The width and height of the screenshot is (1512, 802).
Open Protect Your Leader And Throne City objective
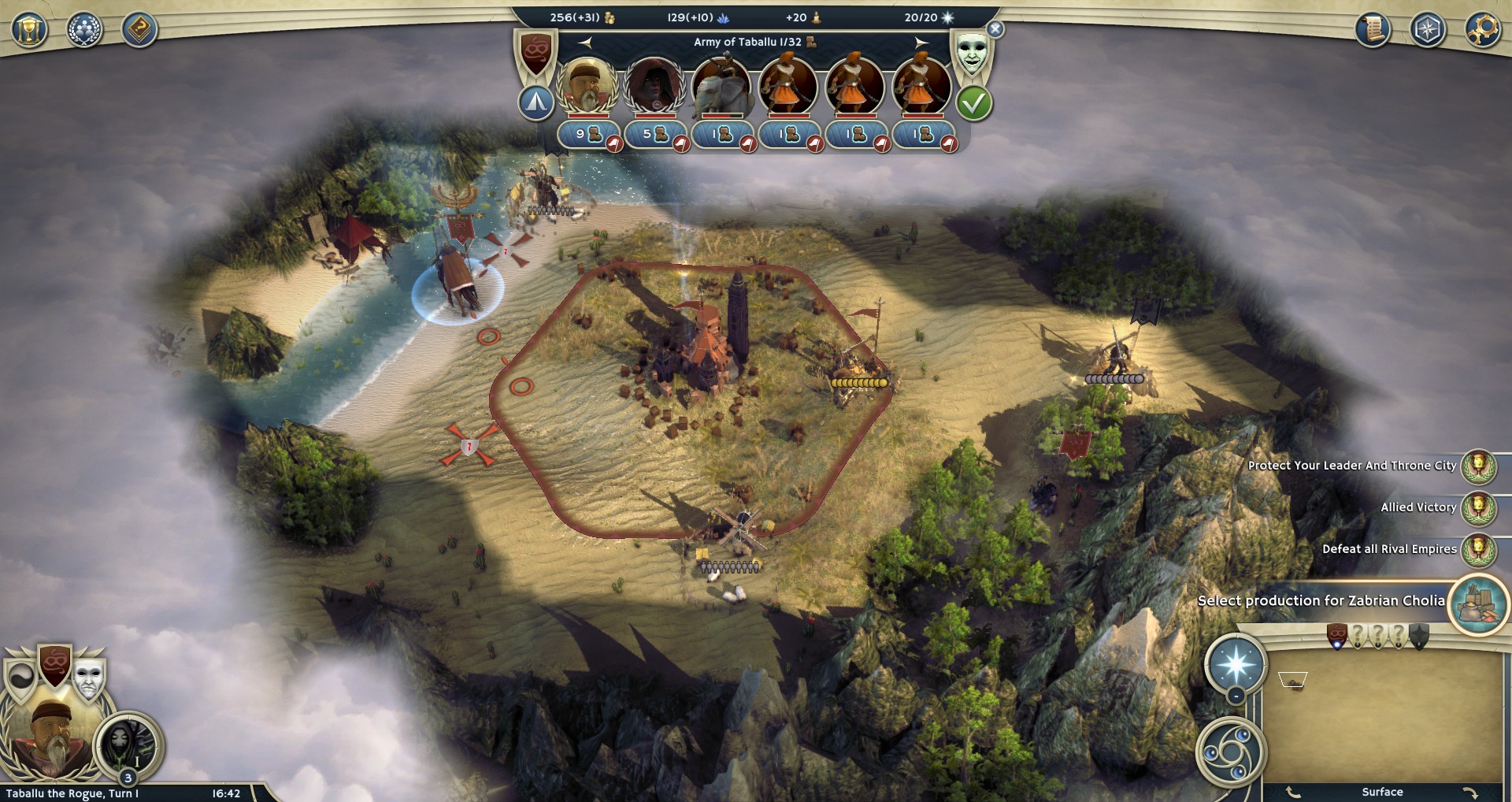1478,466
